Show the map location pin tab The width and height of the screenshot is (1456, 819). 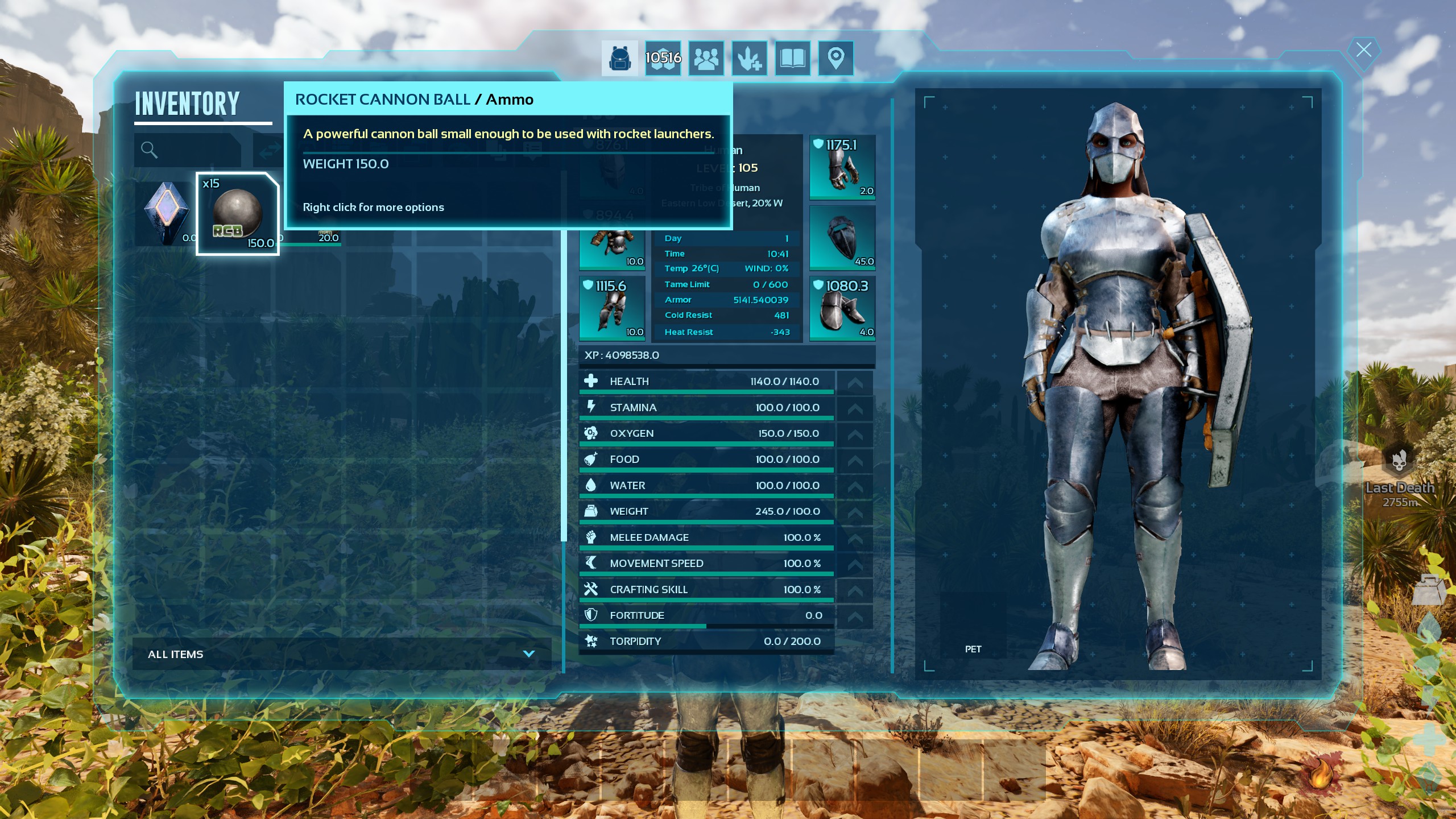835,58
